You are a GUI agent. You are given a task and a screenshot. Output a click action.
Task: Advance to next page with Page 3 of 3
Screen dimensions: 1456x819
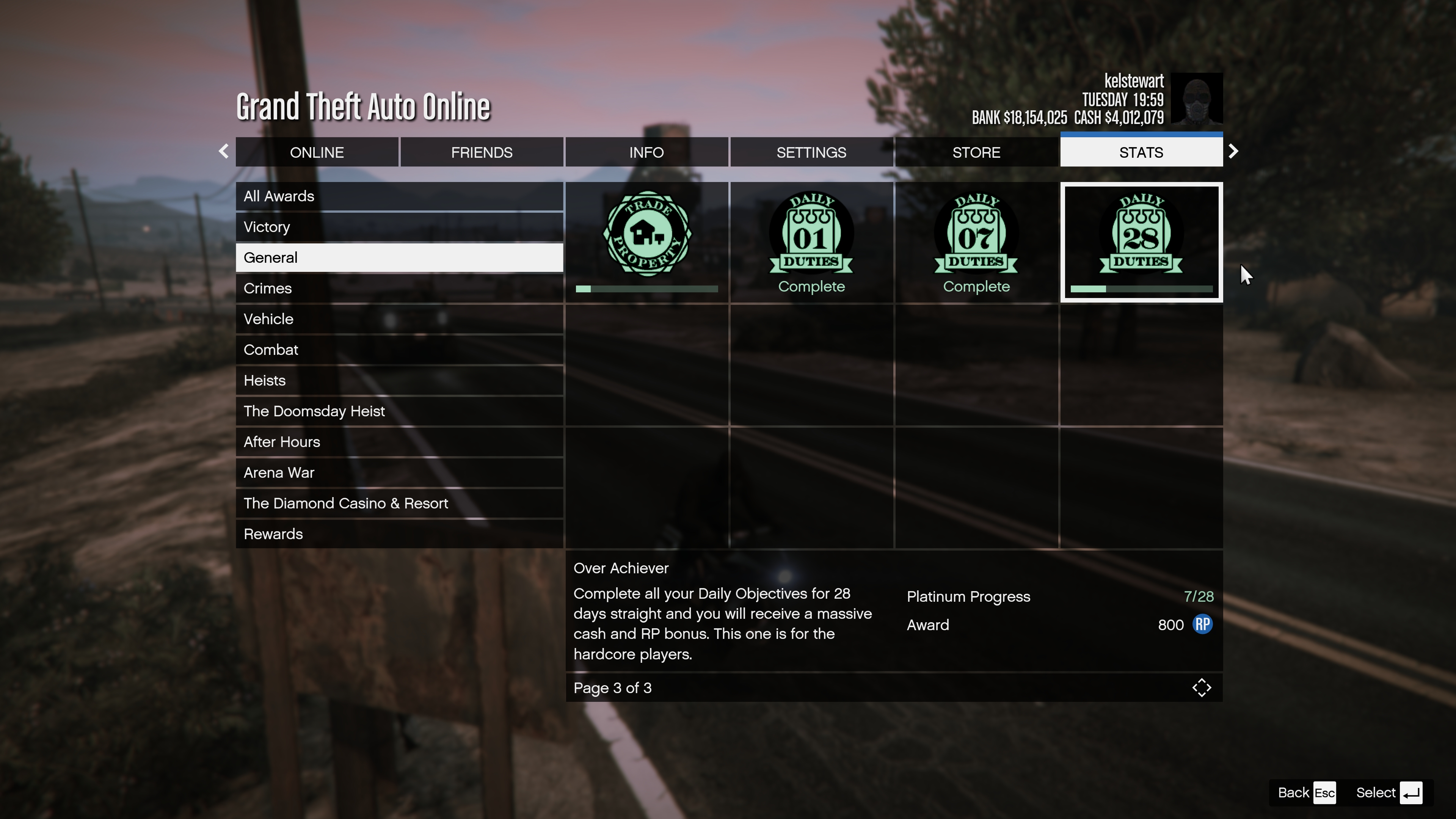point(613,688)
